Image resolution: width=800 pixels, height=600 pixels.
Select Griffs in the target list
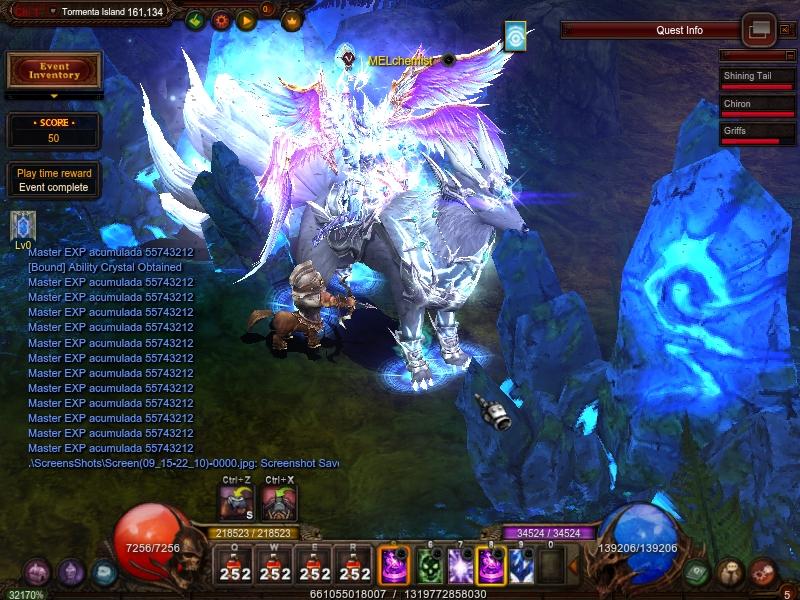point(751,133)
